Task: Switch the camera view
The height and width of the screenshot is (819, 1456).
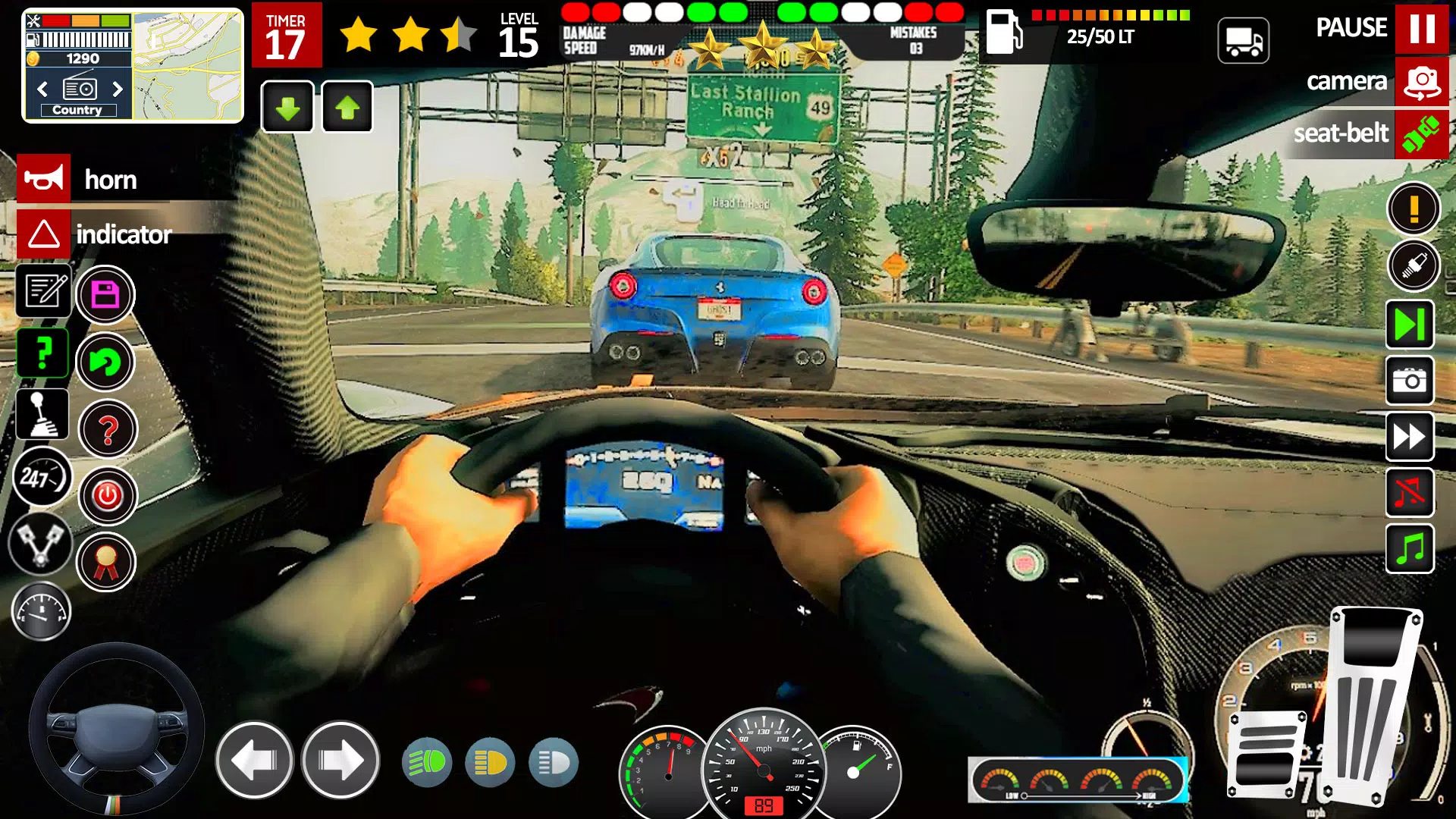Action: click(1421, 81)
